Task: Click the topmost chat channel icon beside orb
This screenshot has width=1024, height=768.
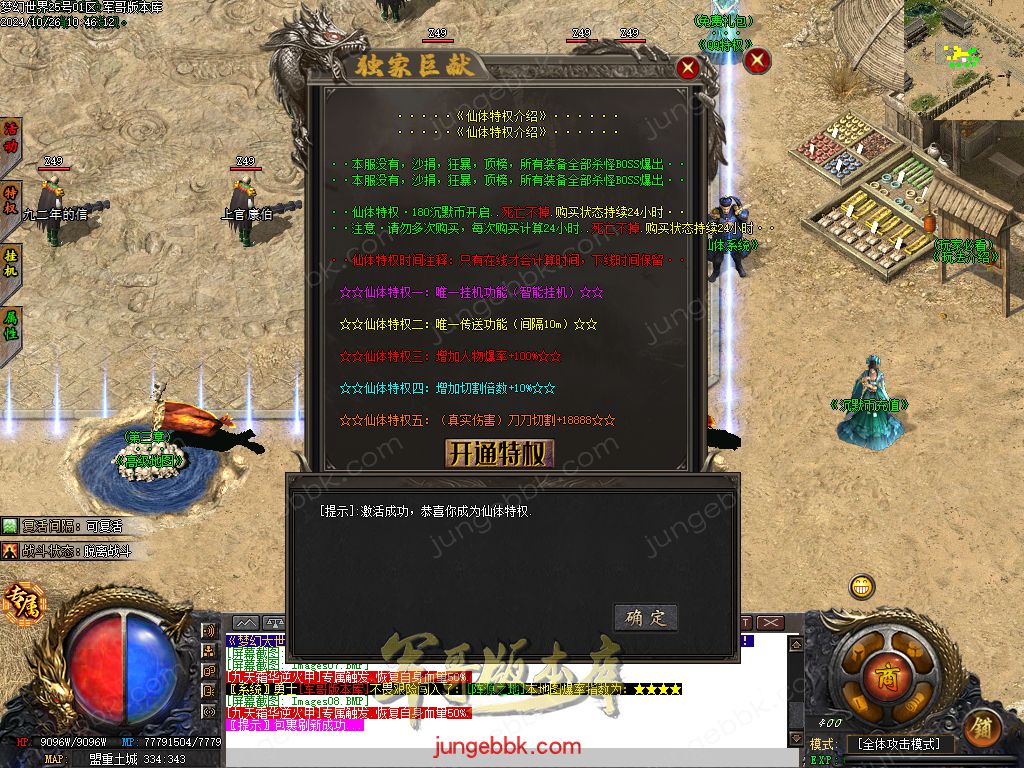Action: pos(210,631)
